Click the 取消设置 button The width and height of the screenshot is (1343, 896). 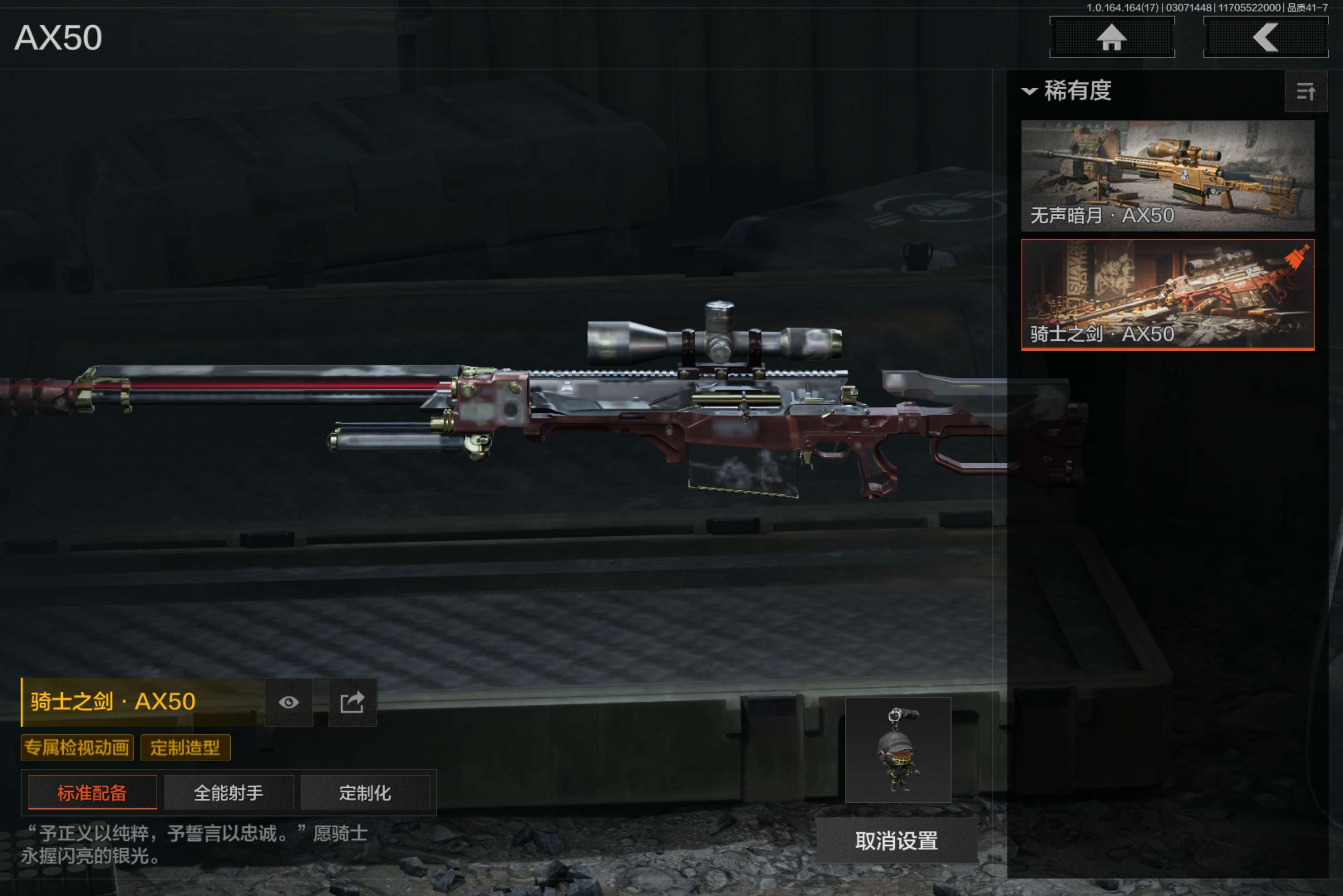click(896, 841)
